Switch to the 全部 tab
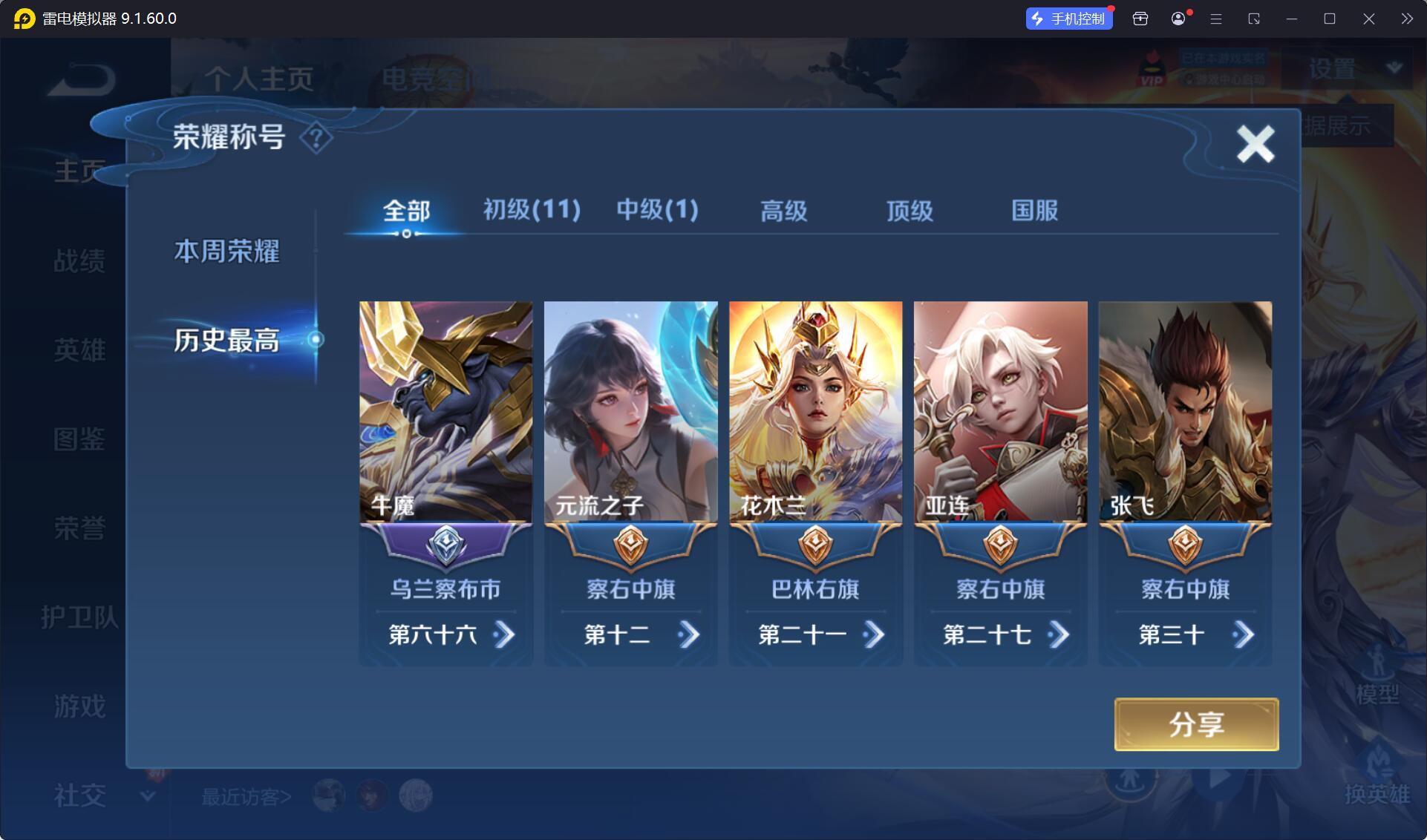 click(x=406, y=211)
